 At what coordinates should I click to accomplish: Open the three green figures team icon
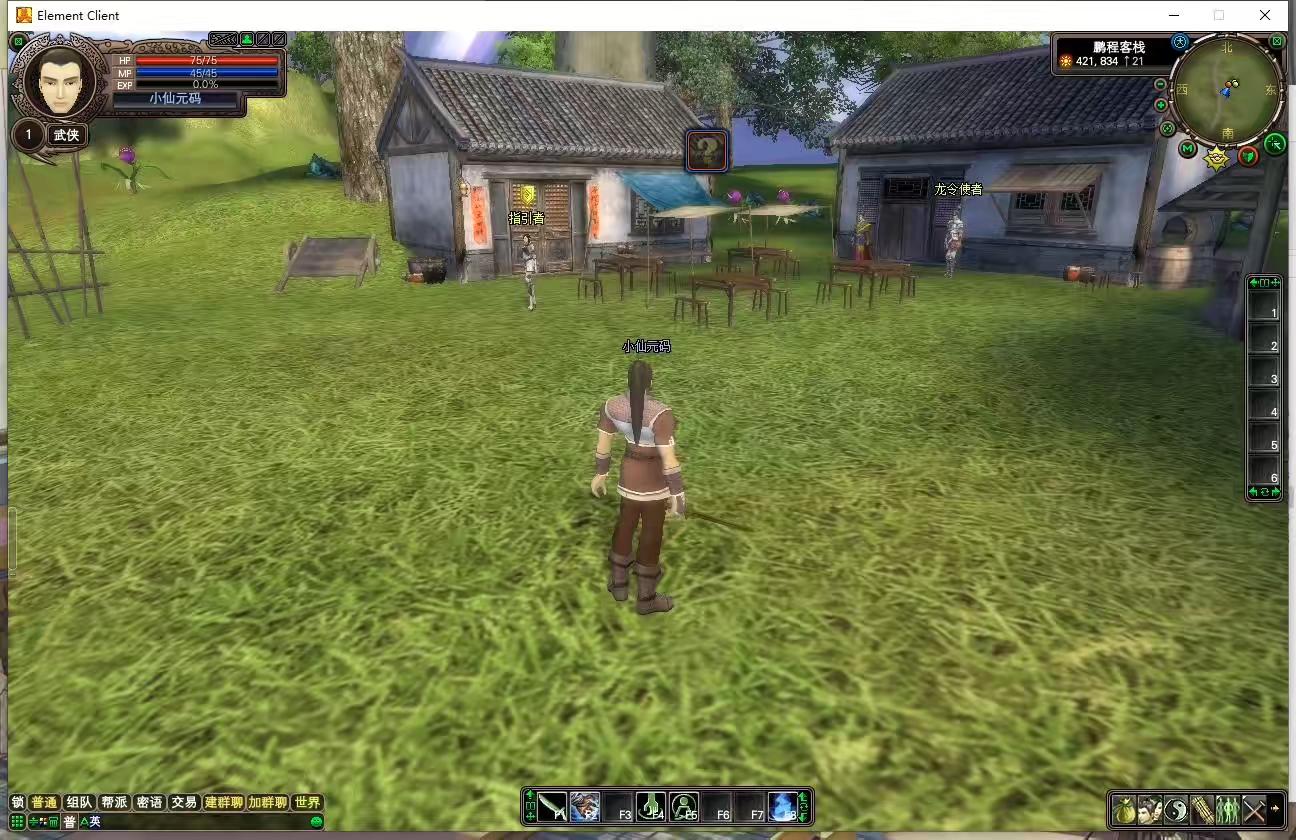pos(1227,810)
